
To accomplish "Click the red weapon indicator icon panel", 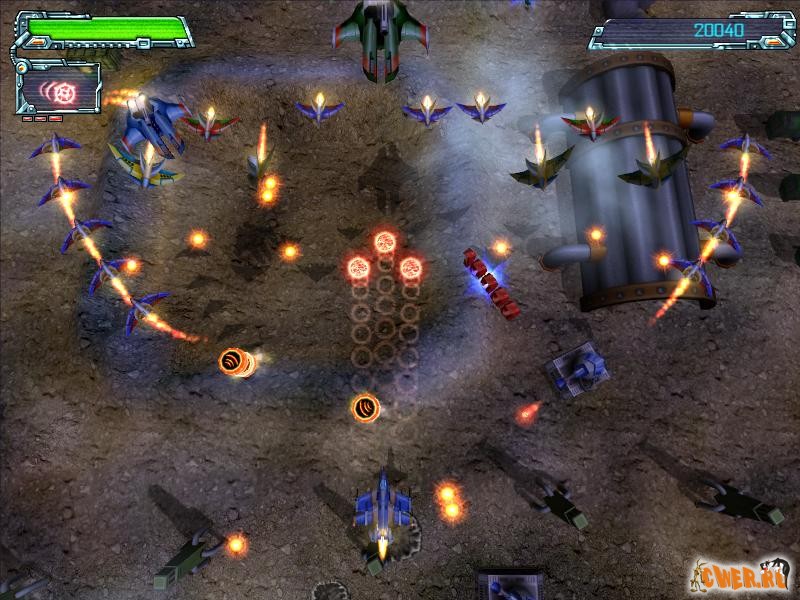I will point(59,90).
